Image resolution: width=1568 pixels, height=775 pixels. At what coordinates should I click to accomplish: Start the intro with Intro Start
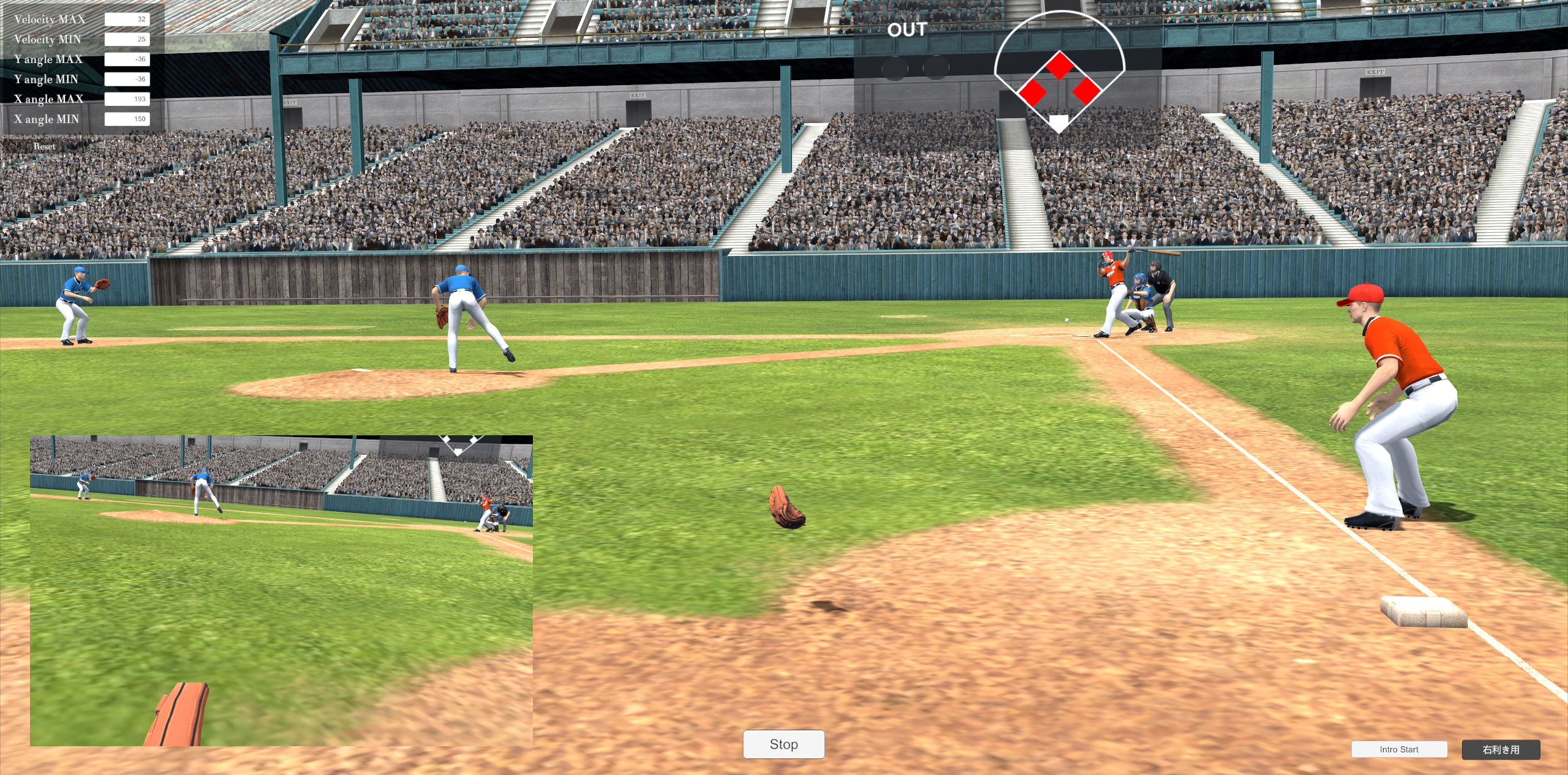pos(1399,749)
